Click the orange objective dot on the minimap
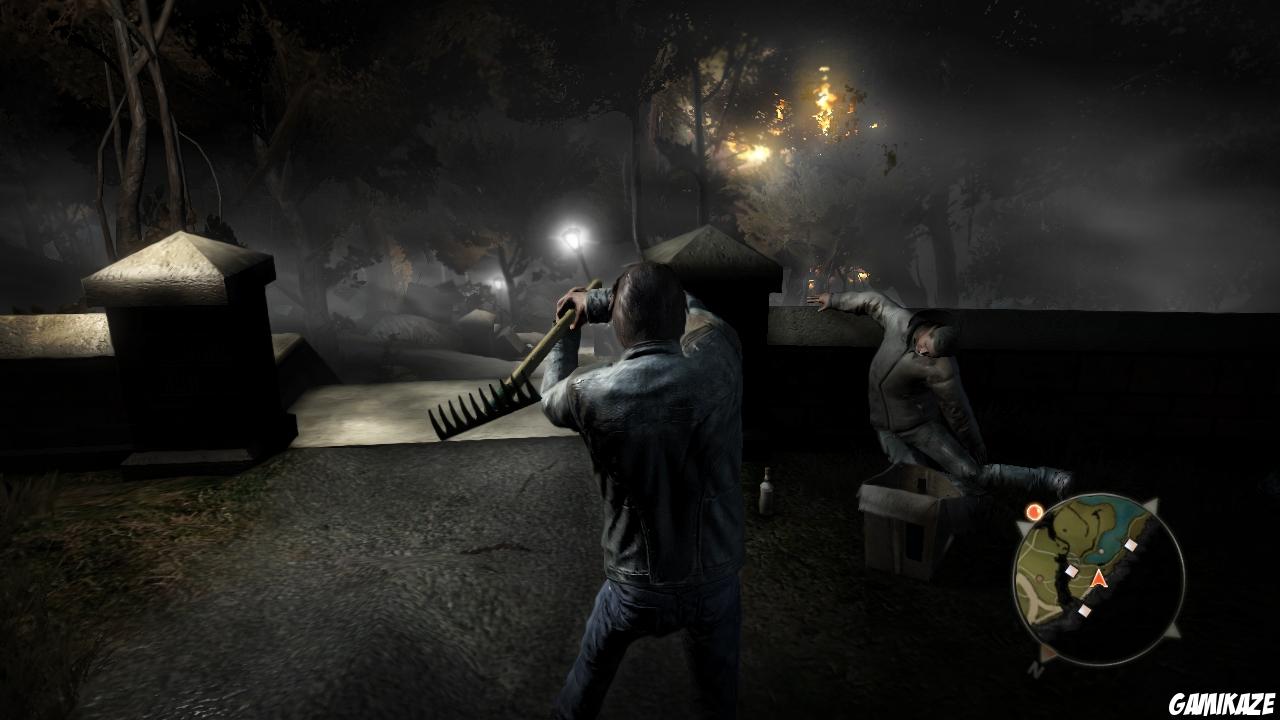This screenshot has width=1280, height=720. coord(1033,511)
